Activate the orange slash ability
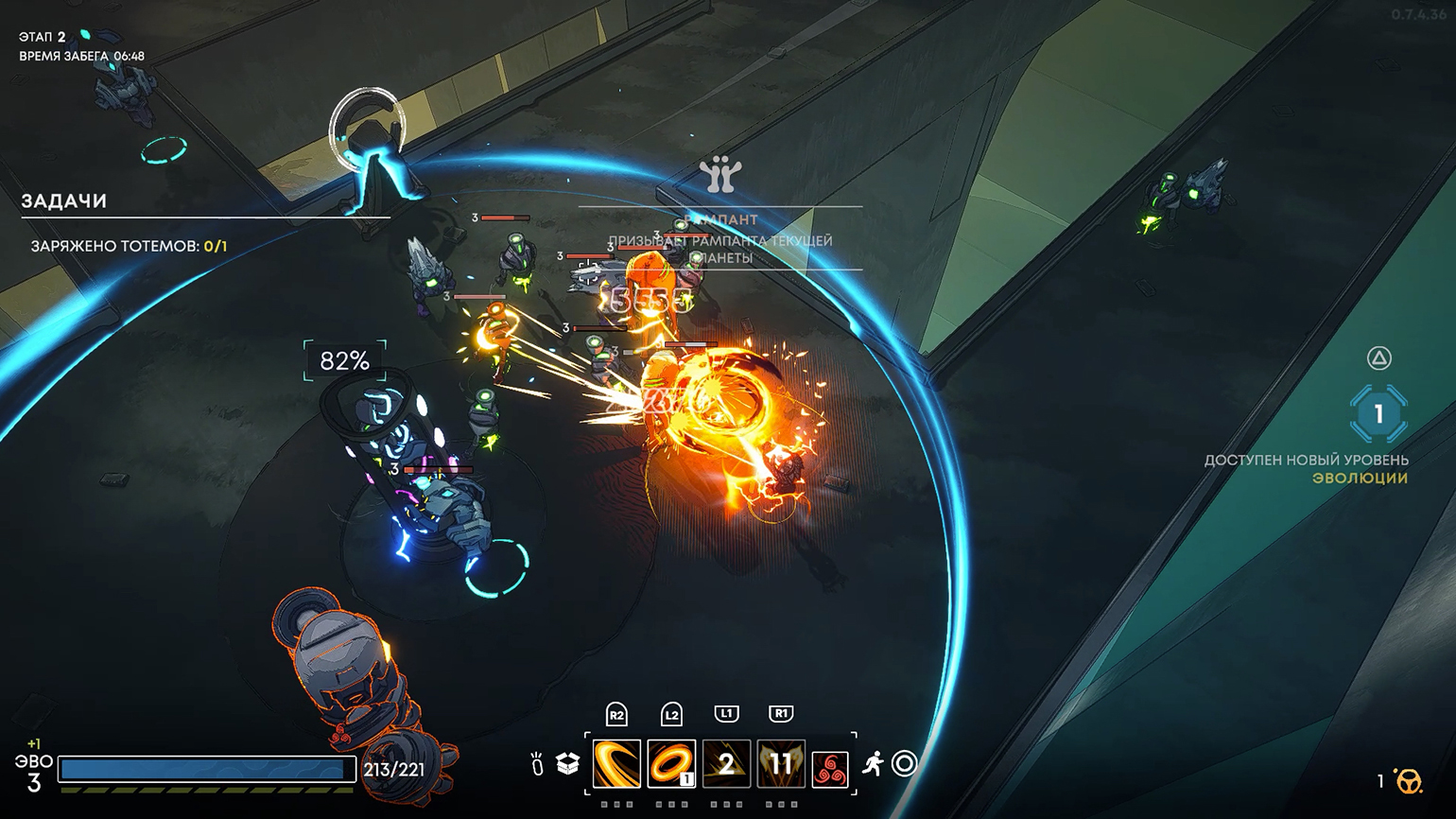Viewport: 1456px width, 819px height. pyautogui.click(x=616, y=763)
